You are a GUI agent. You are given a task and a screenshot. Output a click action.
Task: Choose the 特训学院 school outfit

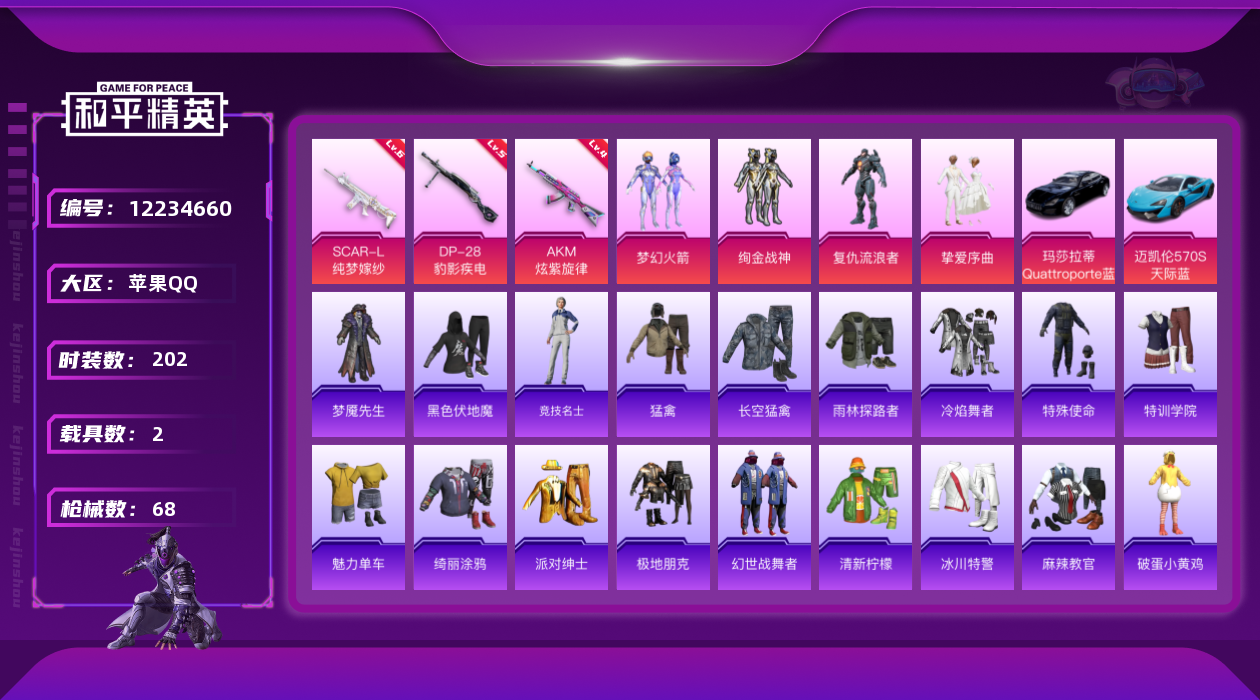1170,364
